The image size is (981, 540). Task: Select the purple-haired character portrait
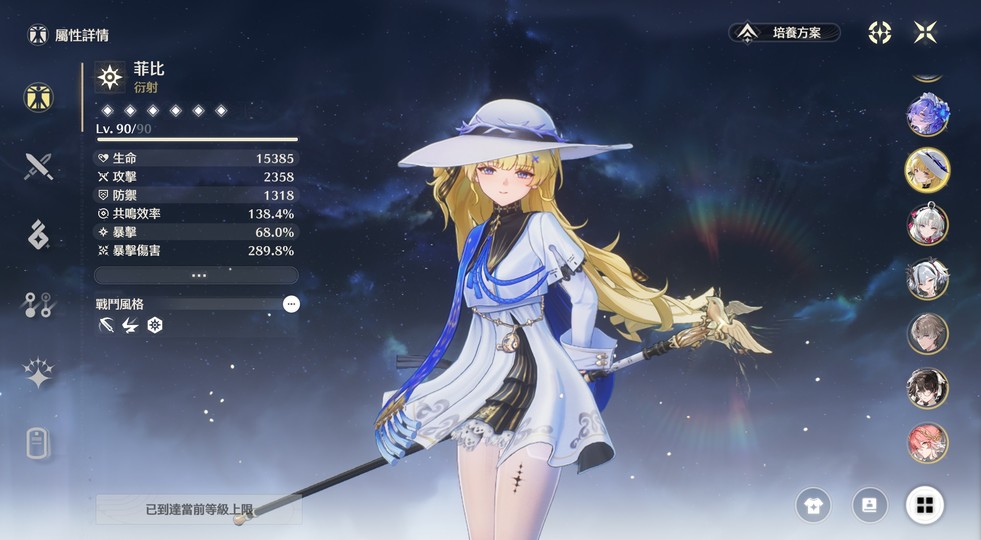click(x=927, y=115)
